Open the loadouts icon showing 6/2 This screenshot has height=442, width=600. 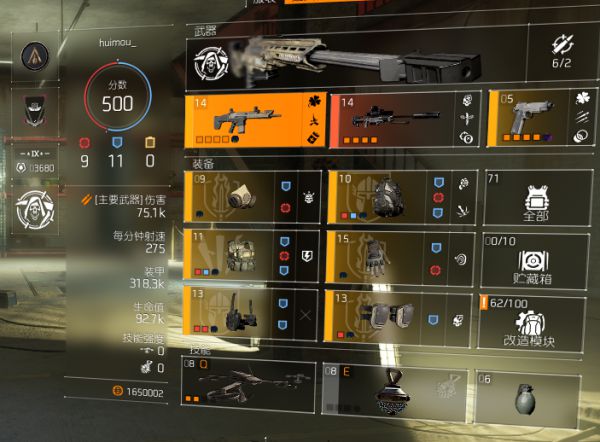pyautogui.click(x=562, y=50)
